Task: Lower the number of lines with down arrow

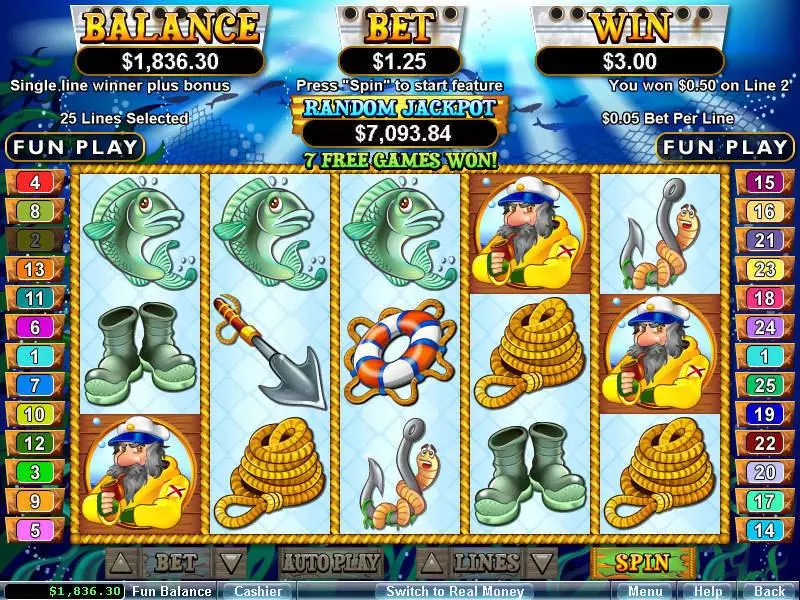Action: coord(541,562)
